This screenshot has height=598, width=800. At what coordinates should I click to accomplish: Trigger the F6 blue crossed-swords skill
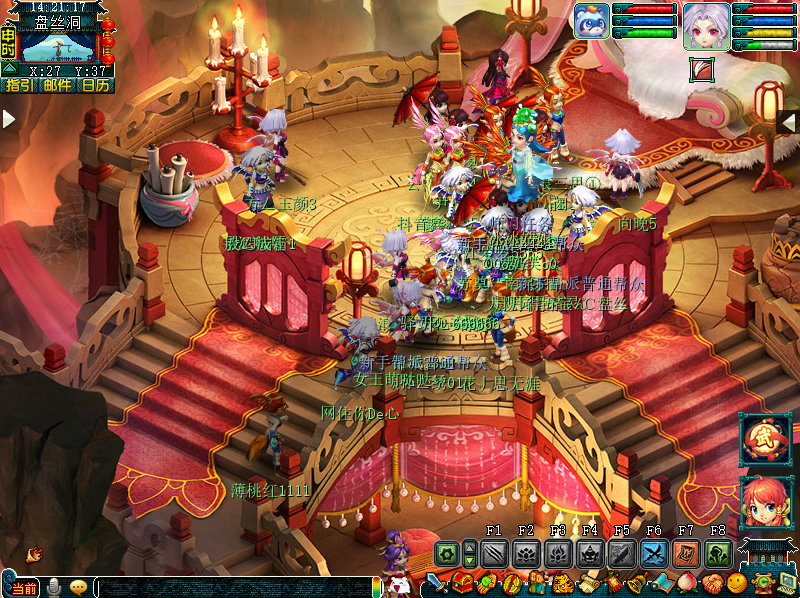(x=654, y=553)
